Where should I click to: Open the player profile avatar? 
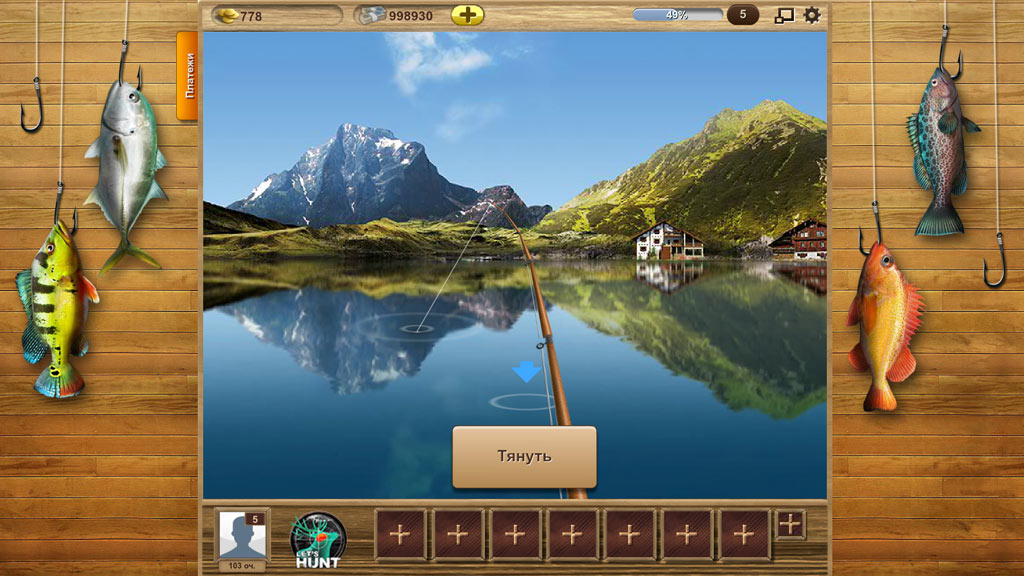tap(243, 536)
